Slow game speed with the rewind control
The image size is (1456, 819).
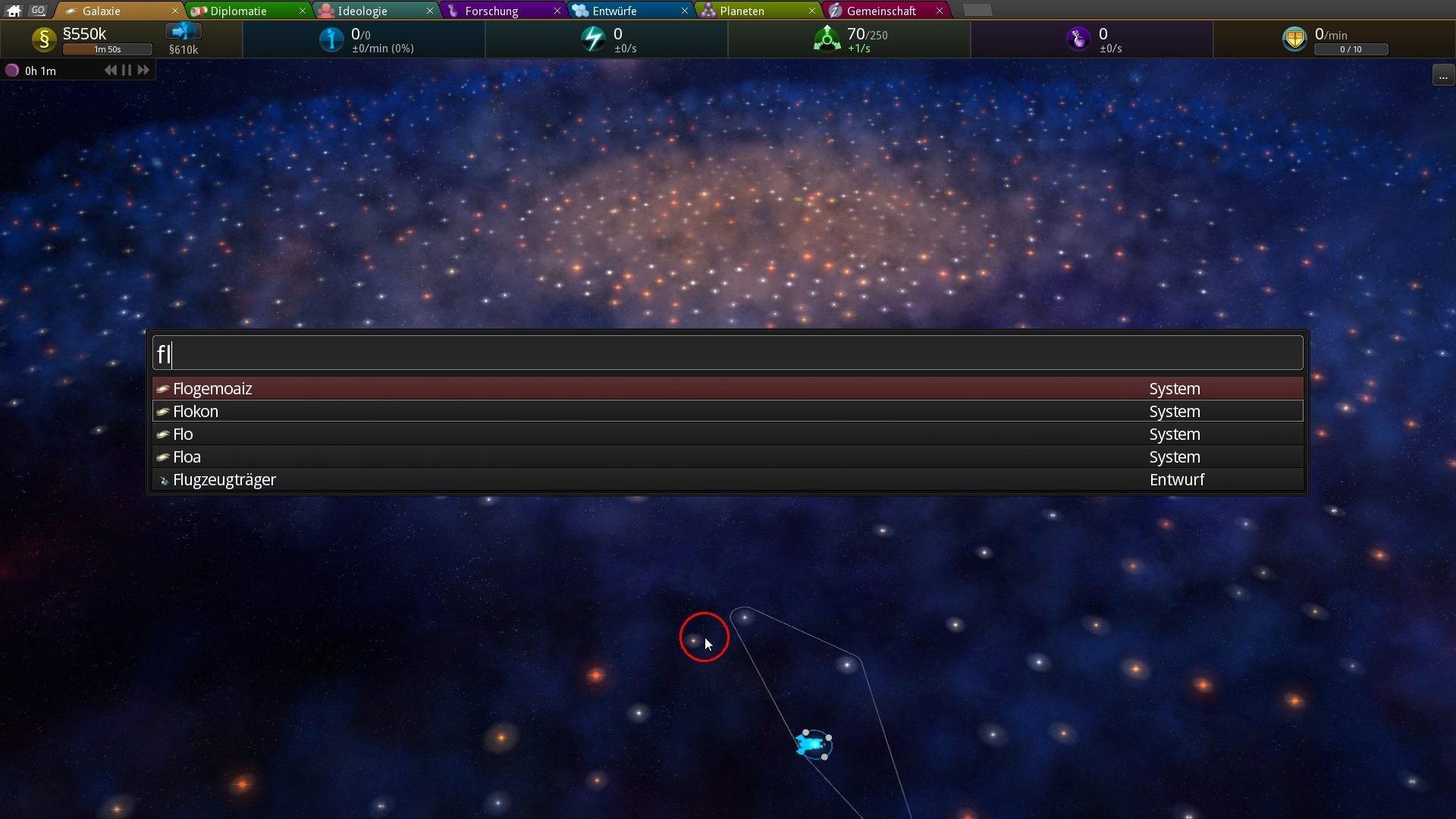[x=109, y=70]
